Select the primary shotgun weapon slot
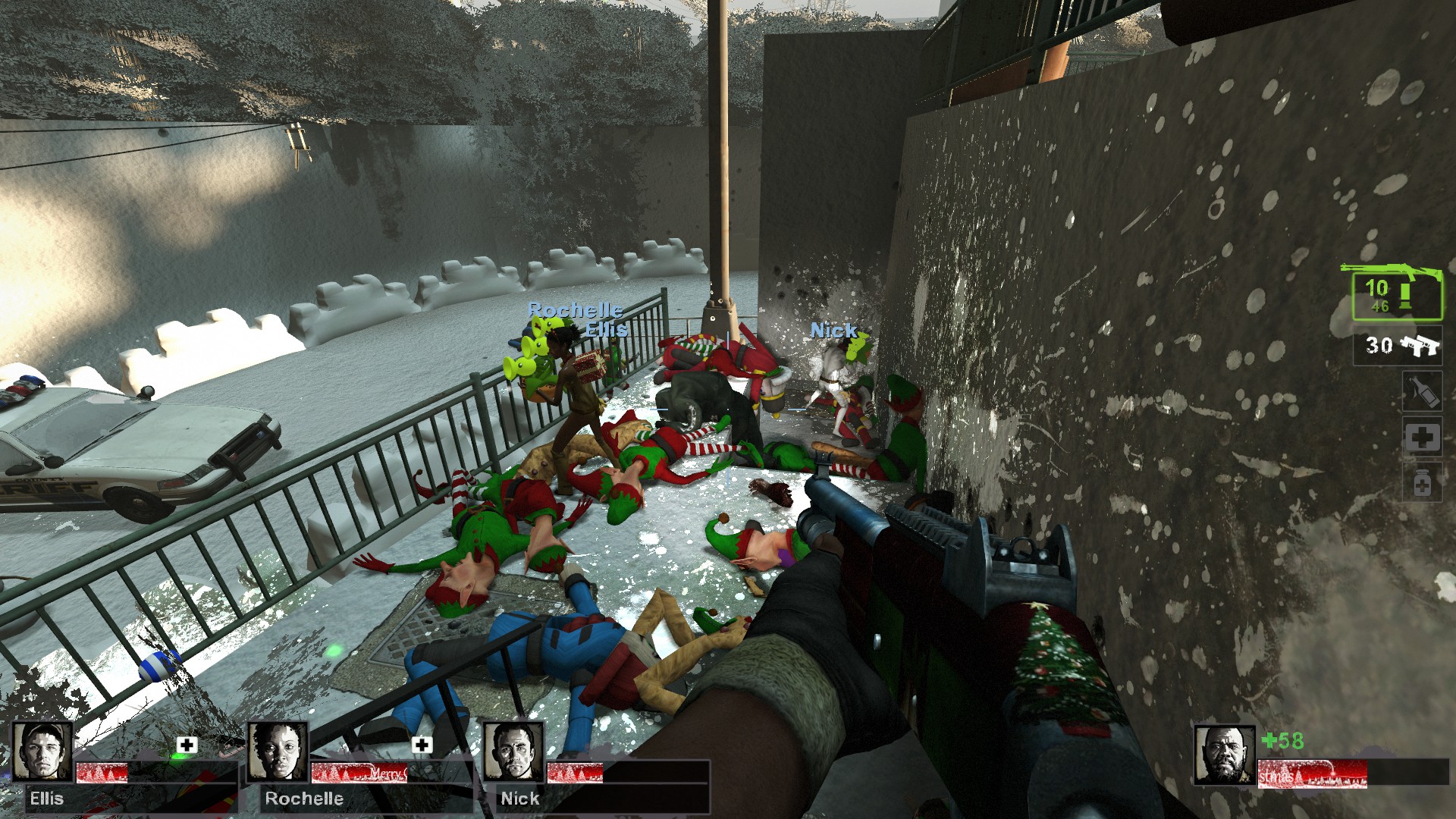 (1397, 296)
